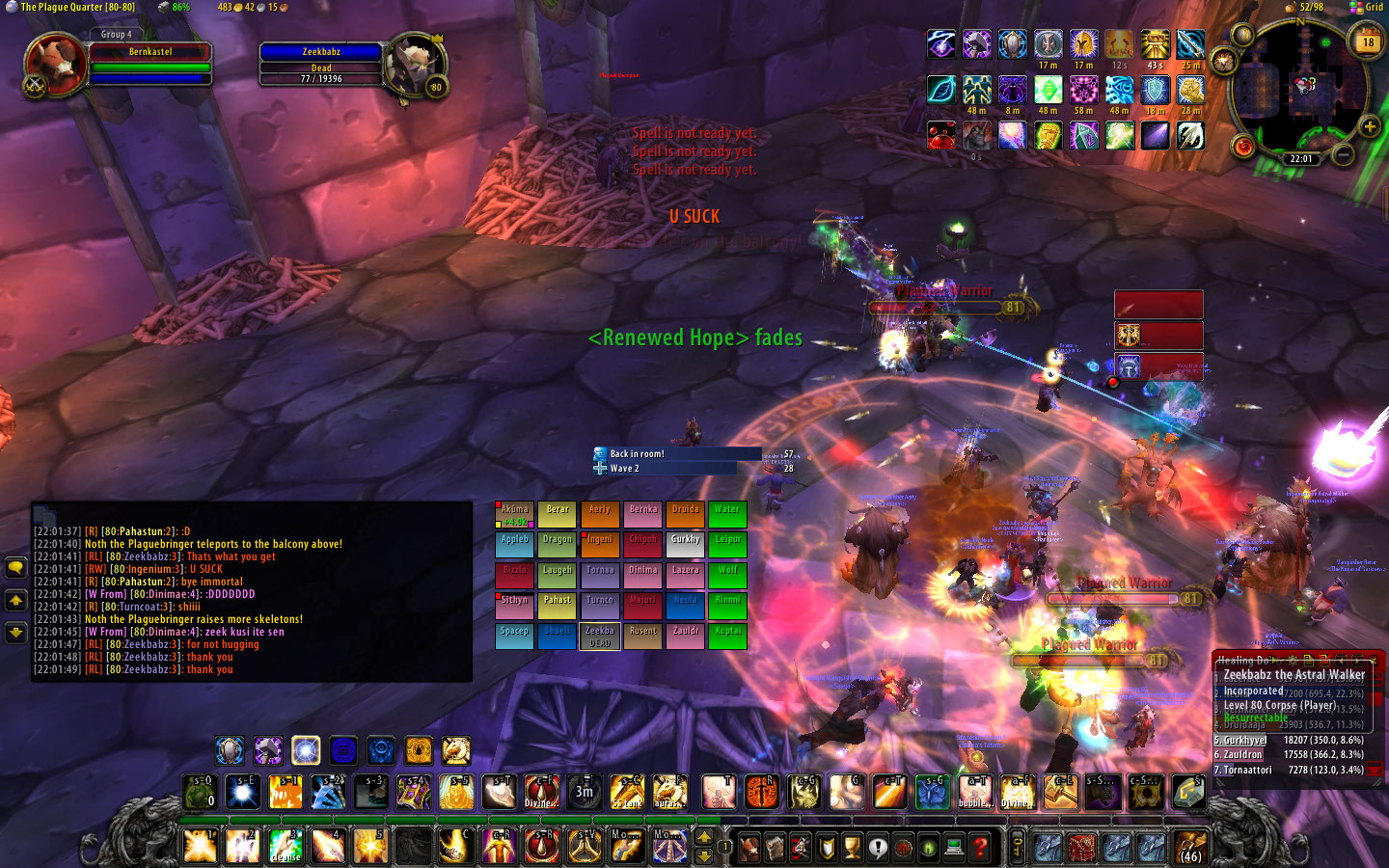Viewport: 1389px width, 868px height.
Task: Open the backpack showing 46 free slots
Action: (1190, 847)
